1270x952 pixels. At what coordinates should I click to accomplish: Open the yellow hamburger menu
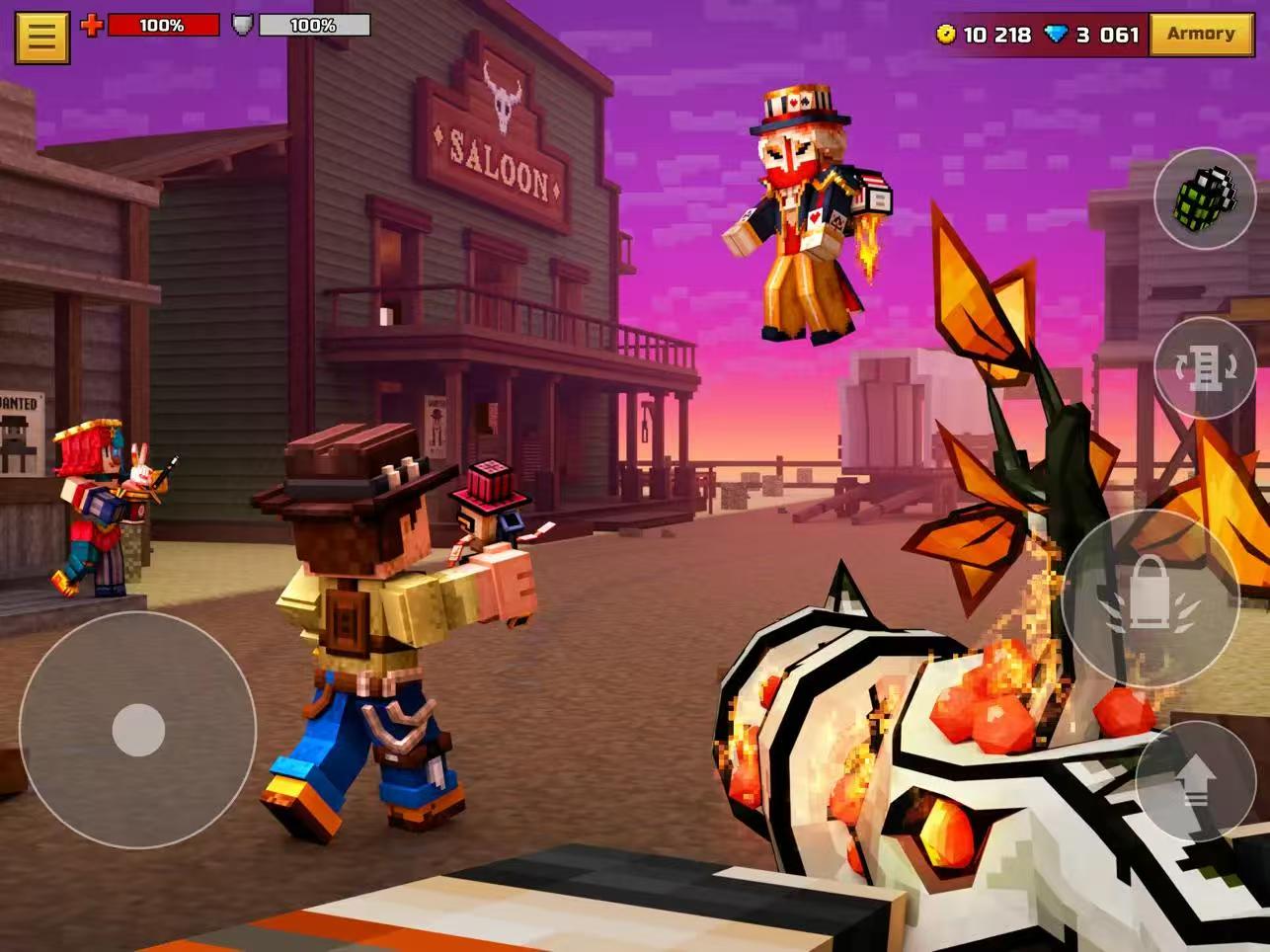42,37
